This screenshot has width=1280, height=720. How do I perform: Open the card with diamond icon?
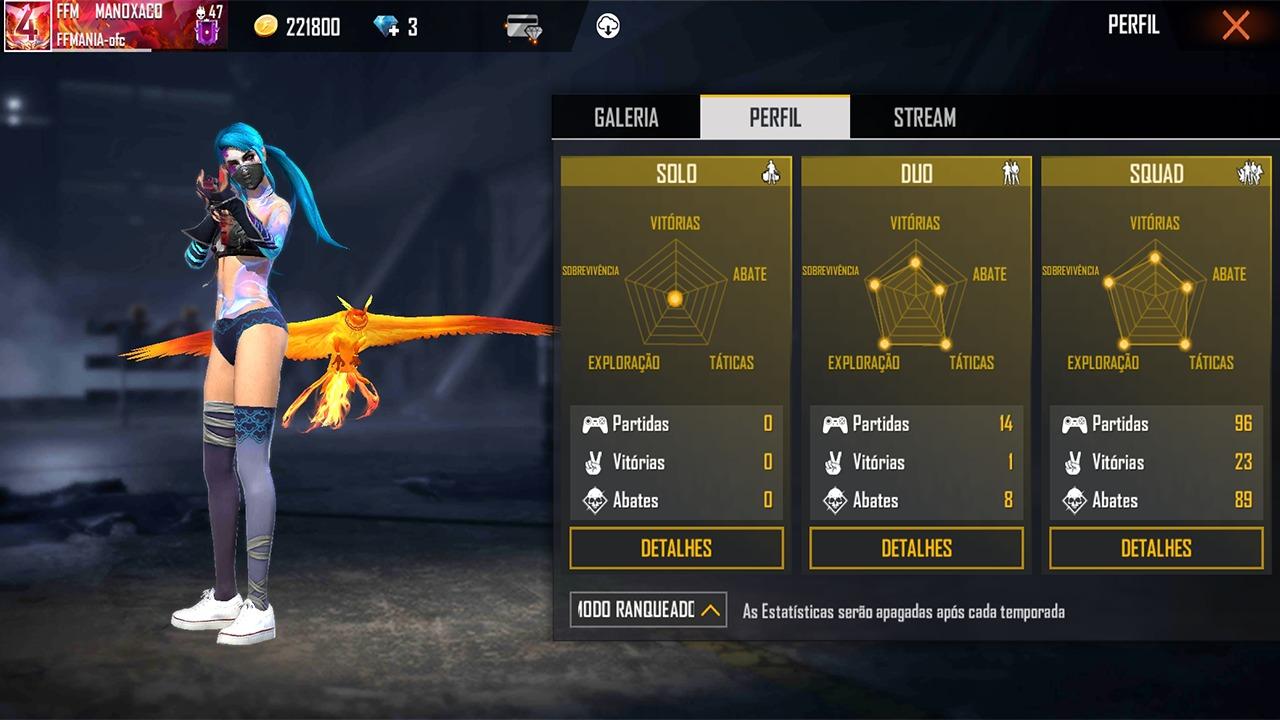click(x=523, y=28)
